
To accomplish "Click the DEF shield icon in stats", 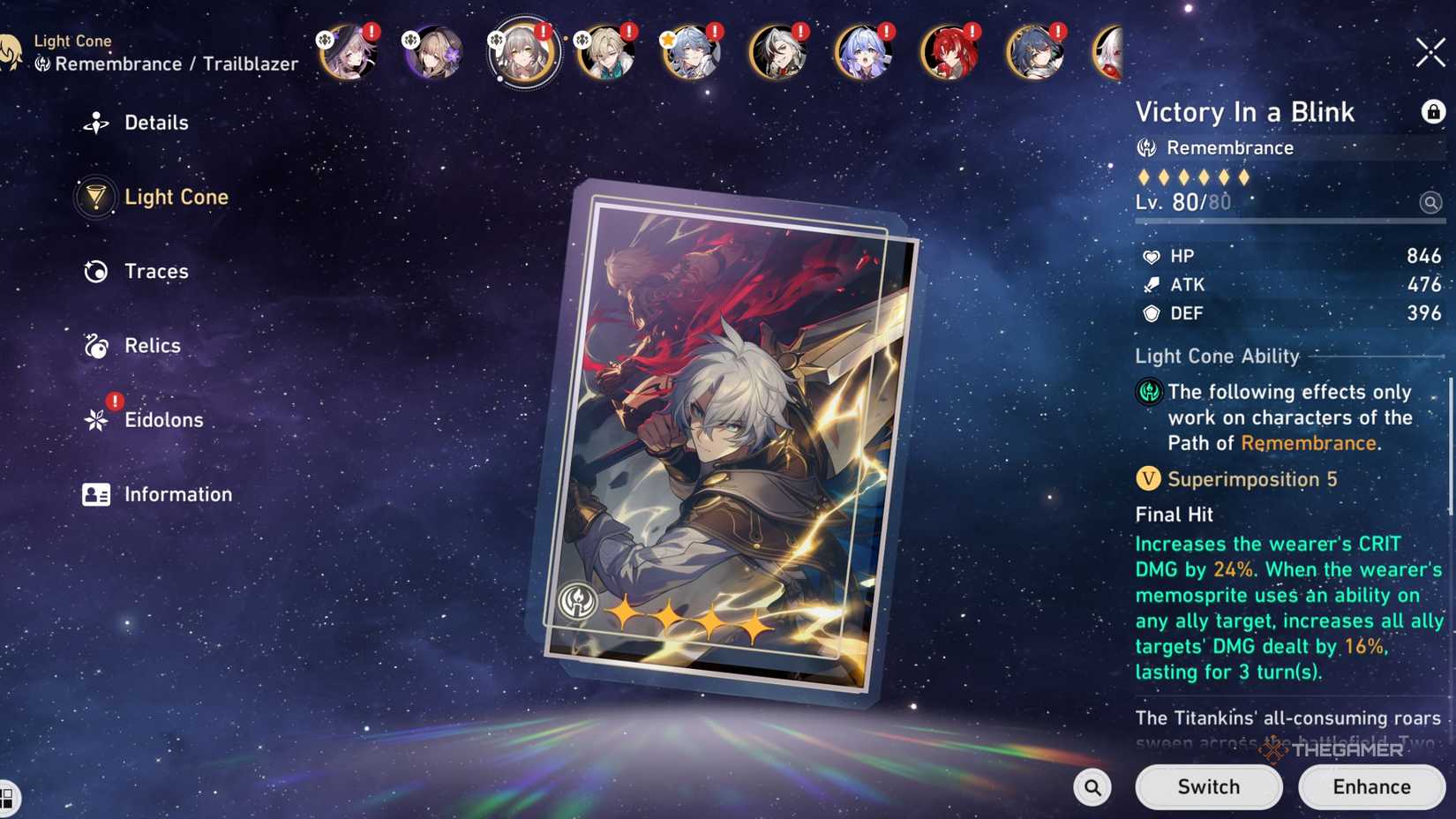I will point(1152,313).
